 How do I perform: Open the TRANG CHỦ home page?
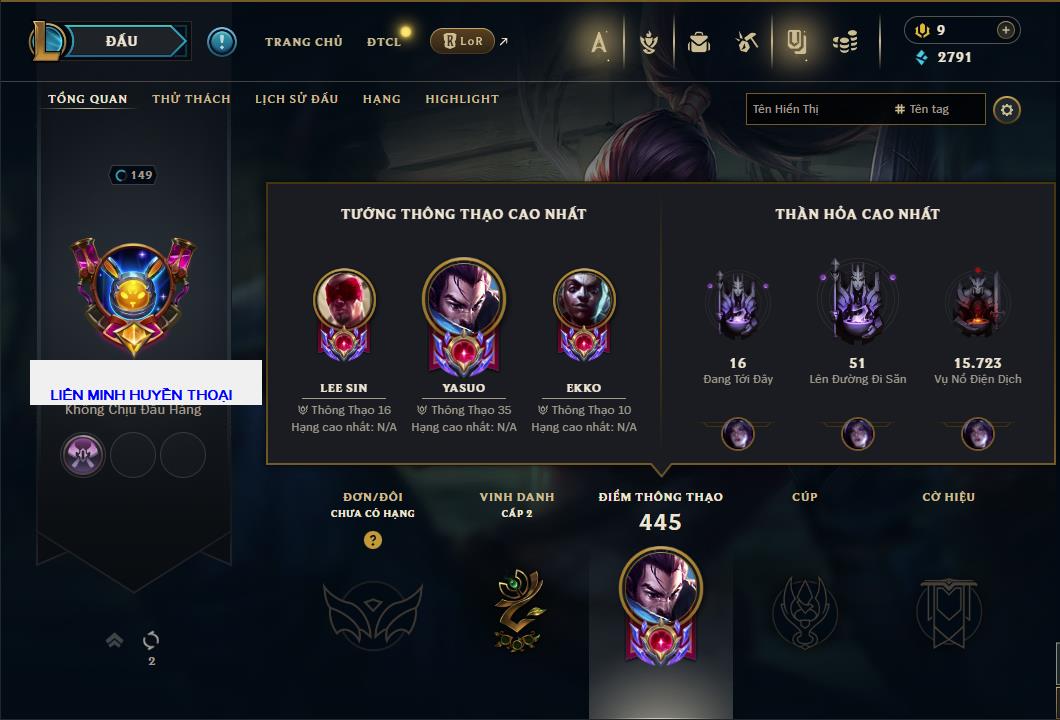[303, 42]
